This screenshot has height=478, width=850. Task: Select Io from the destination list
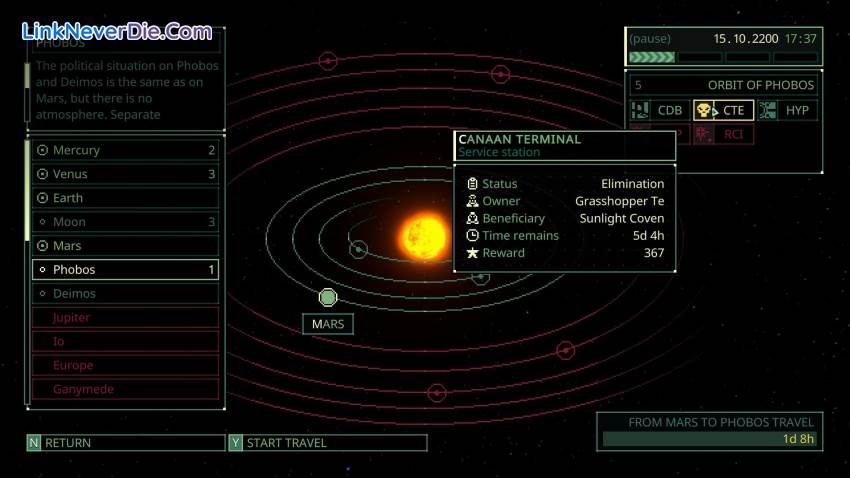coord(125,341)
